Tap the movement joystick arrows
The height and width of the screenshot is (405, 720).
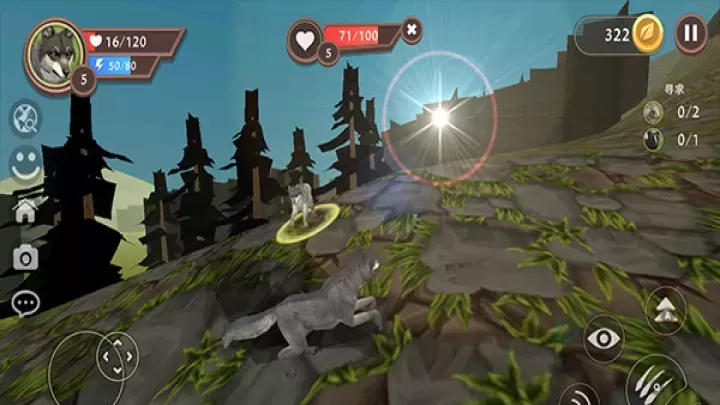coord(117,355)
